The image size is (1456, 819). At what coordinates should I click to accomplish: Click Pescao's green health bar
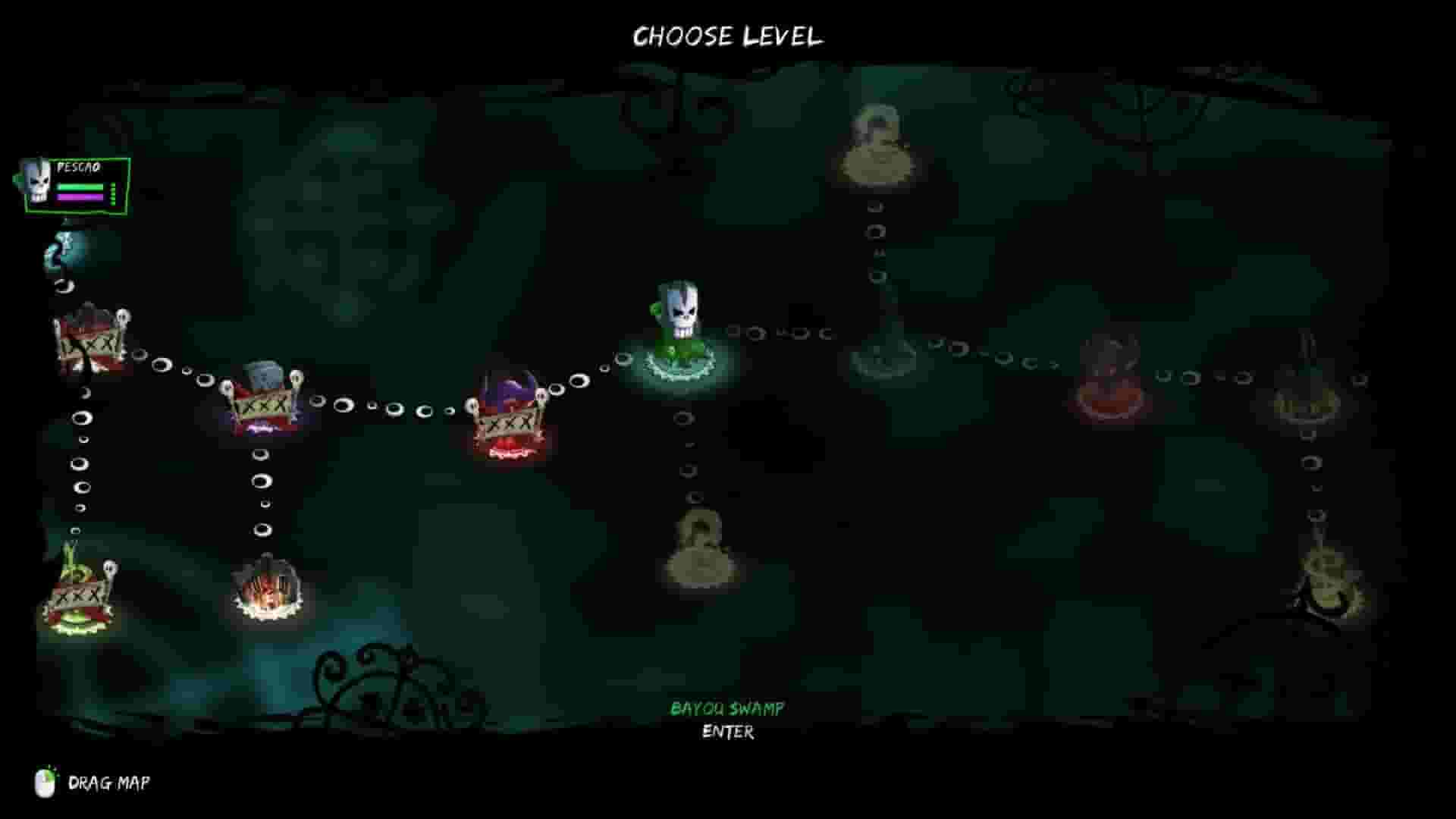click(83, 187)
